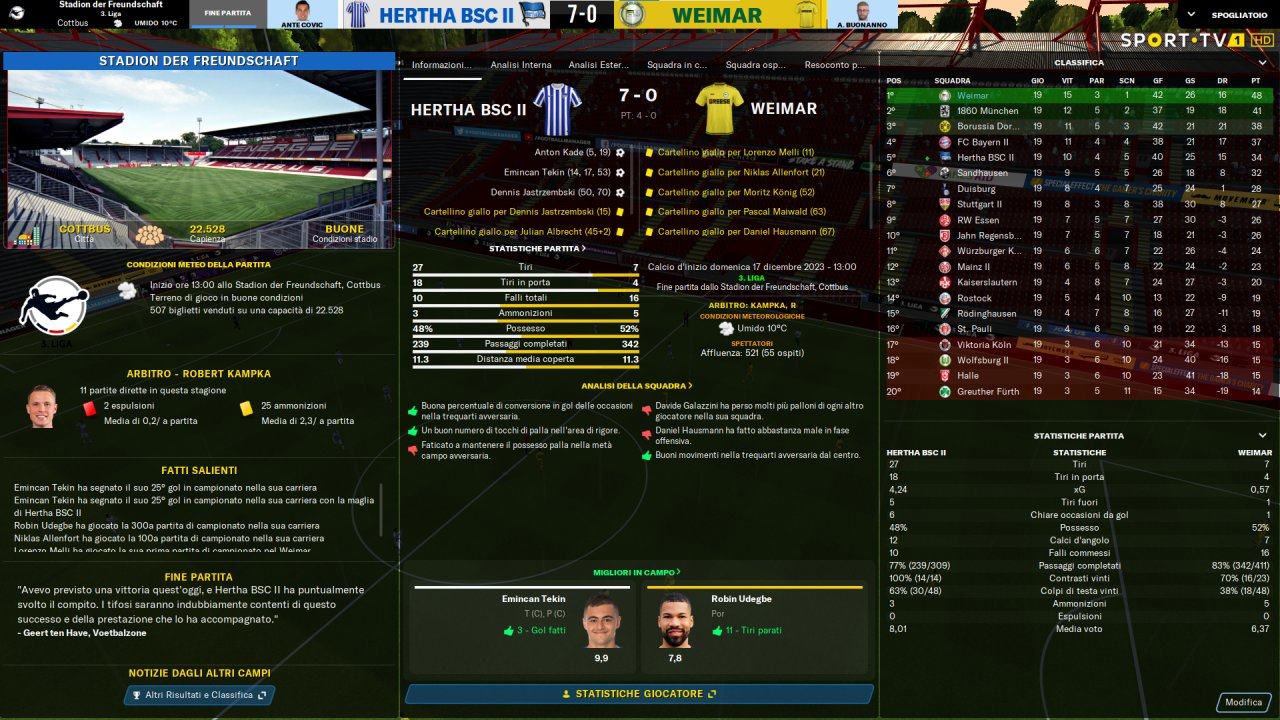Switch to the Analisi Interna tab
This screenshot has width=1280, height=720.
521,65
